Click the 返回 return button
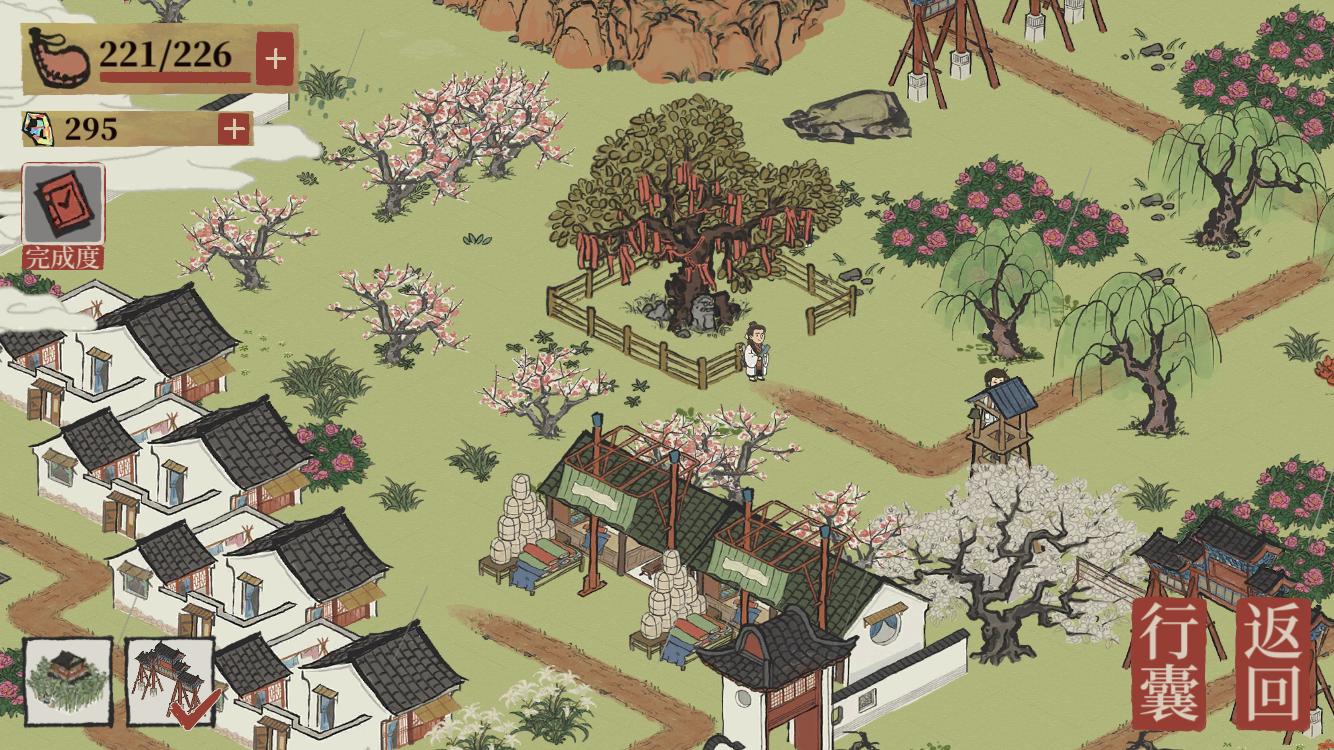 pos(1271,663)
